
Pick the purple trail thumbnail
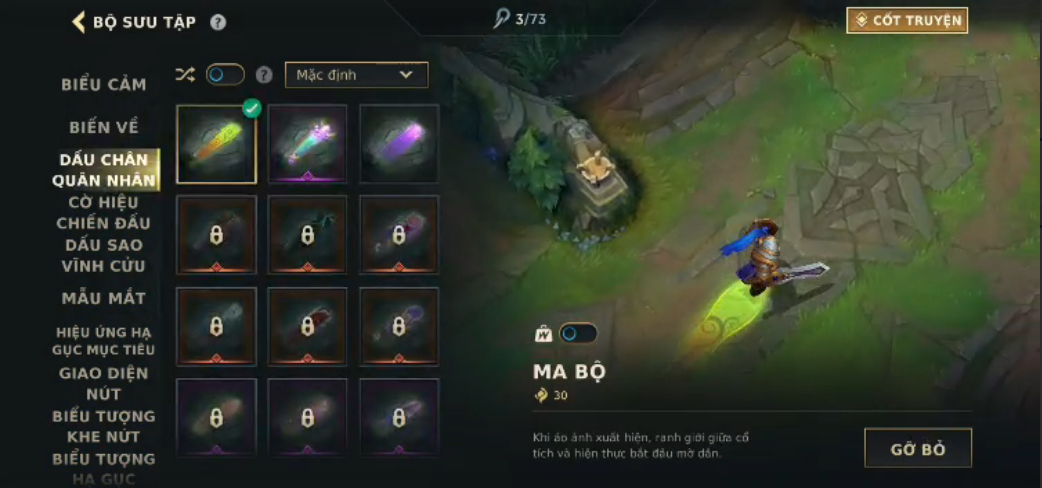point(399,144)
